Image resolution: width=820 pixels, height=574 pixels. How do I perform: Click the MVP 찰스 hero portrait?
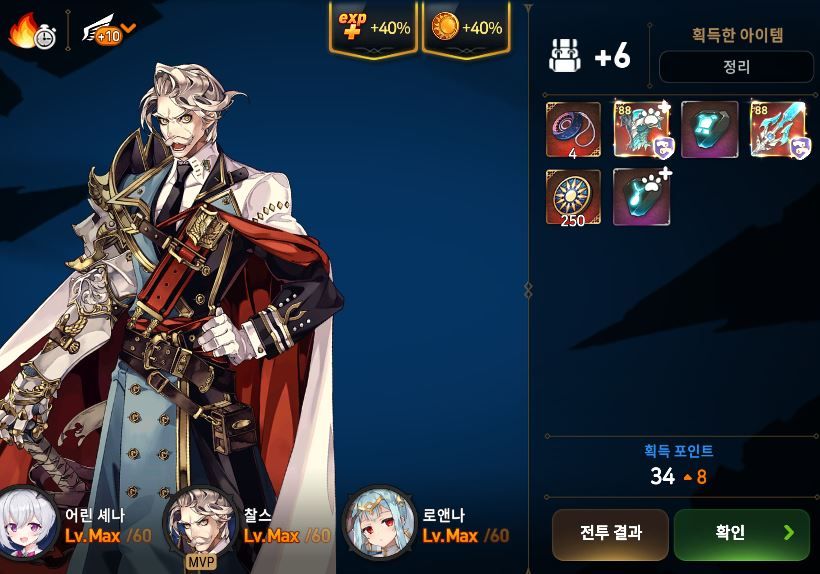pyautogui.click(x=201, y=523)
